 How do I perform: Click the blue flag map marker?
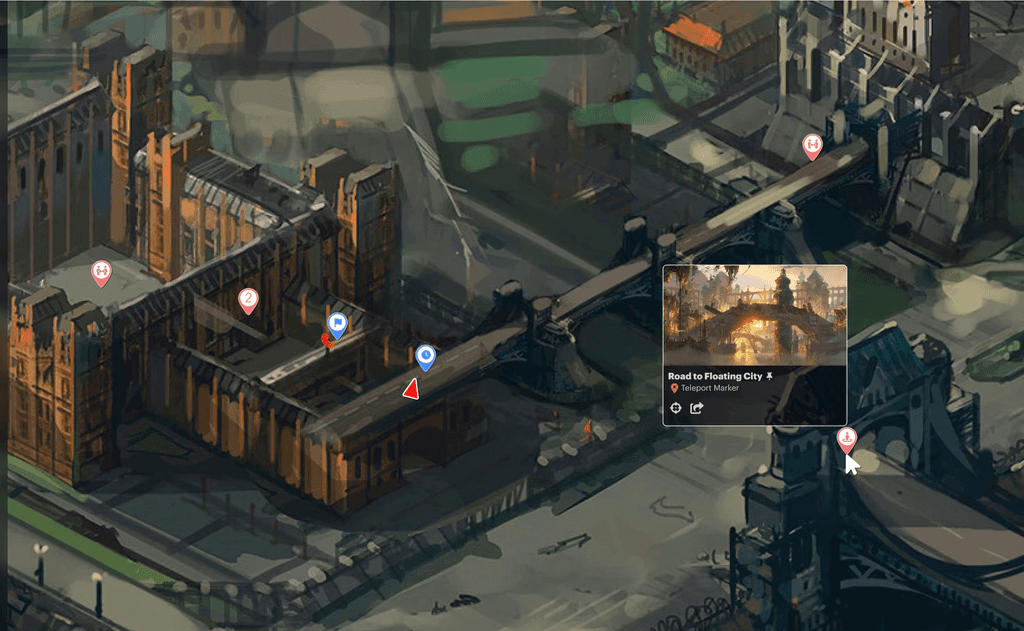pyautogui.click(x=338, y=324)
